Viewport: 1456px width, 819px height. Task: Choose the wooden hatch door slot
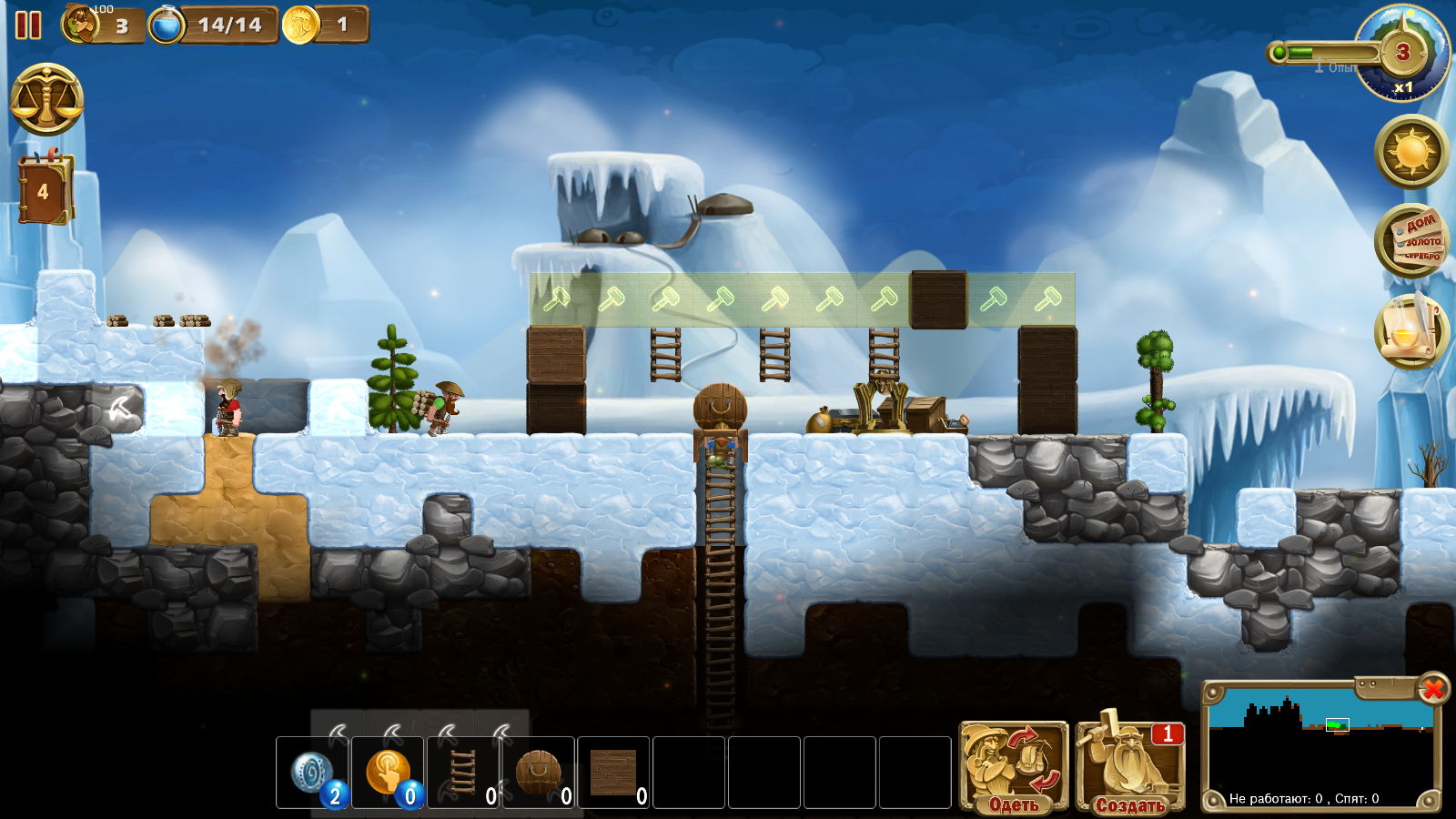coord(539,773)
